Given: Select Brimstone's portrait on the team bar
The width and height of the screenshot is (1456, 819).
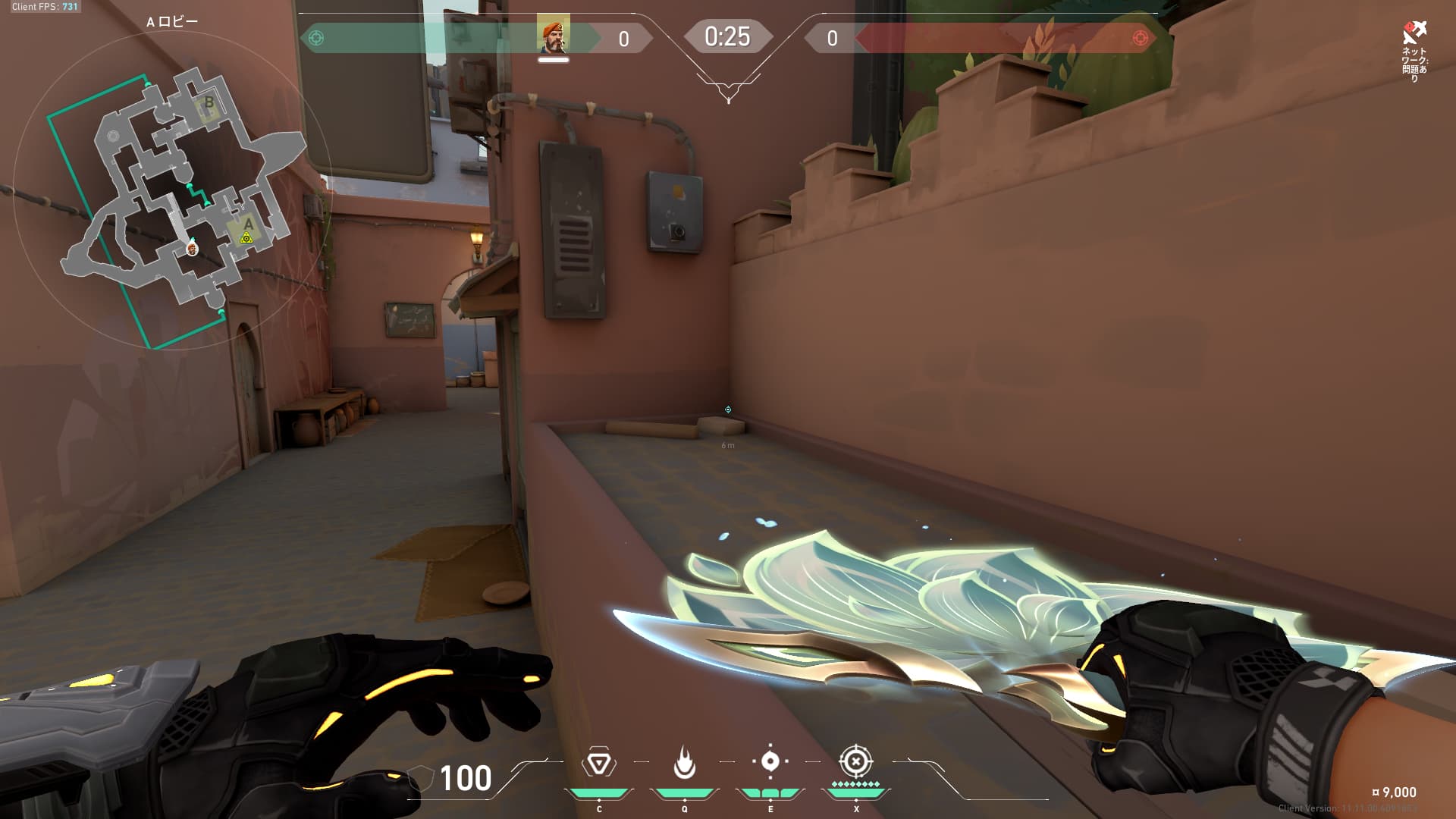Looking at the screenshot, I should coord(553,35).
